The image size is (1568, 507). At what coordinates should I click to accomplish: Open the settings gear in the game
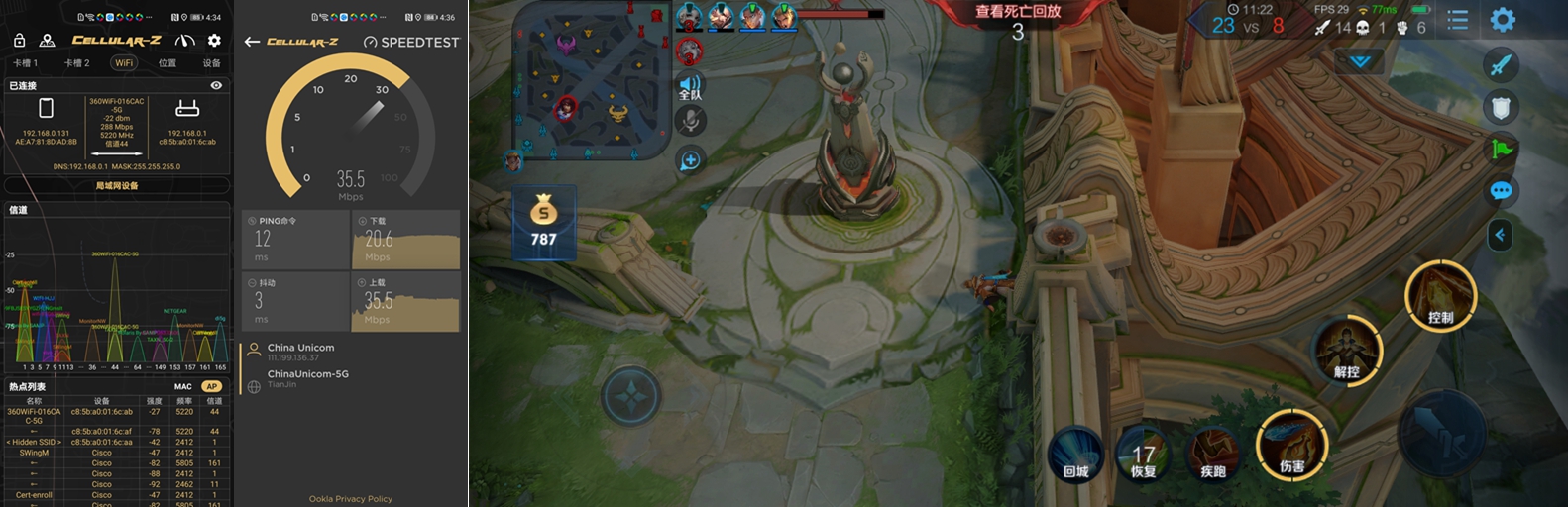(1503, 20)
